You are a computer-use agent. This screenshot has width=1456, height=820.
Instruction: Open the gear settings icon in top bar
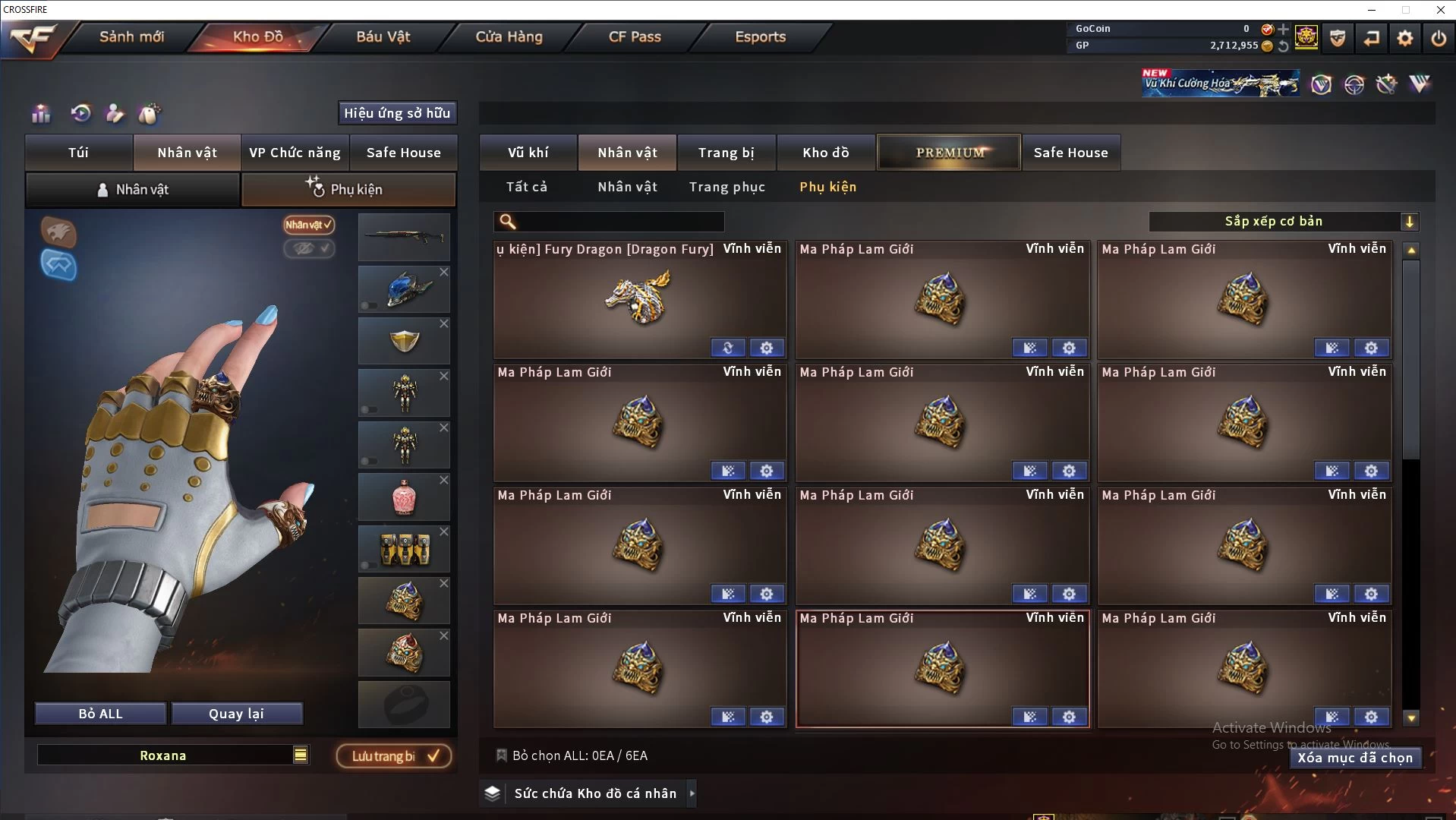1404,38
